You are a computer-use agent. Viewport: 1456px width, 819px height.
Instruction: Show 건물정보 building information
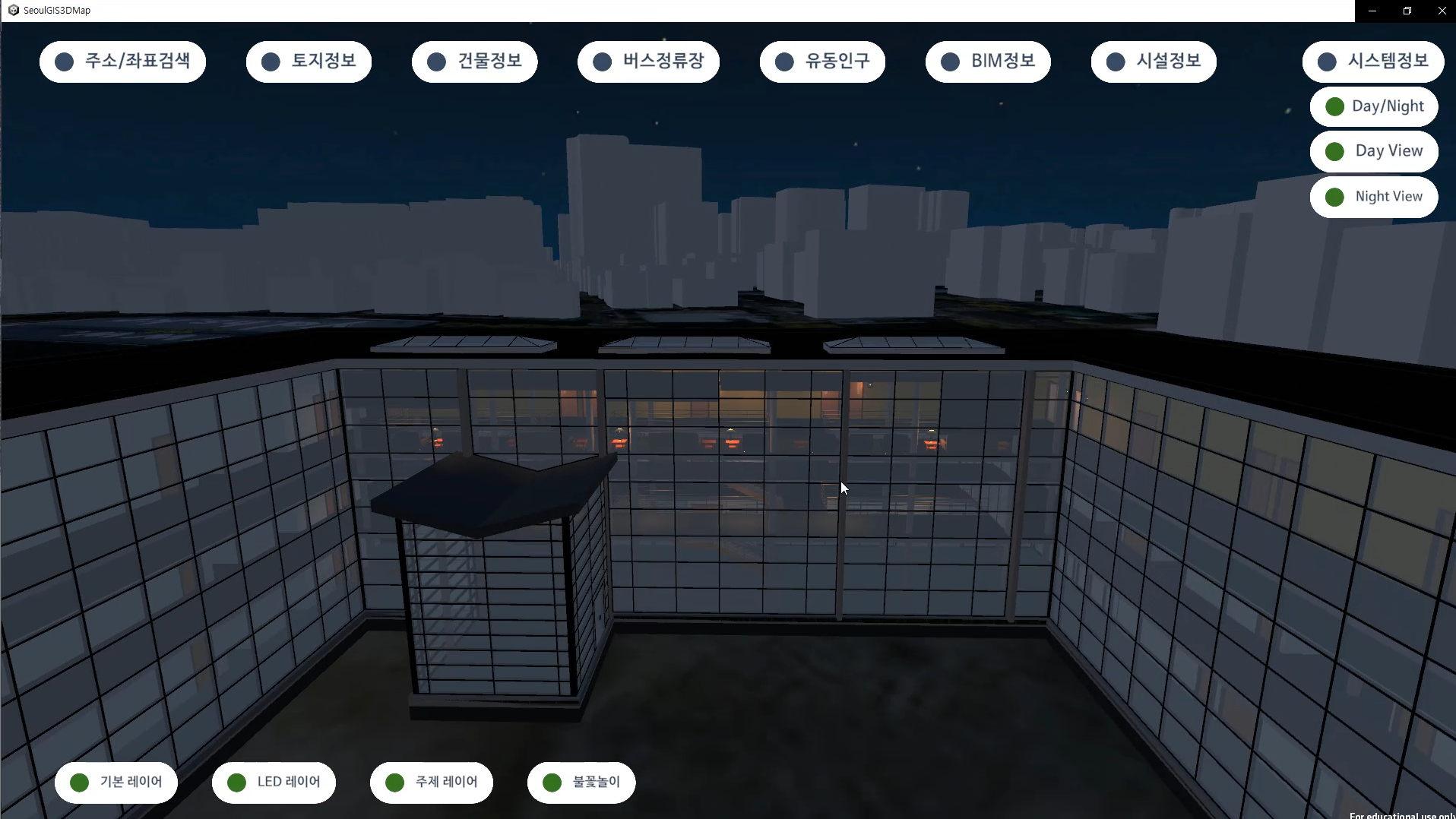474,62
